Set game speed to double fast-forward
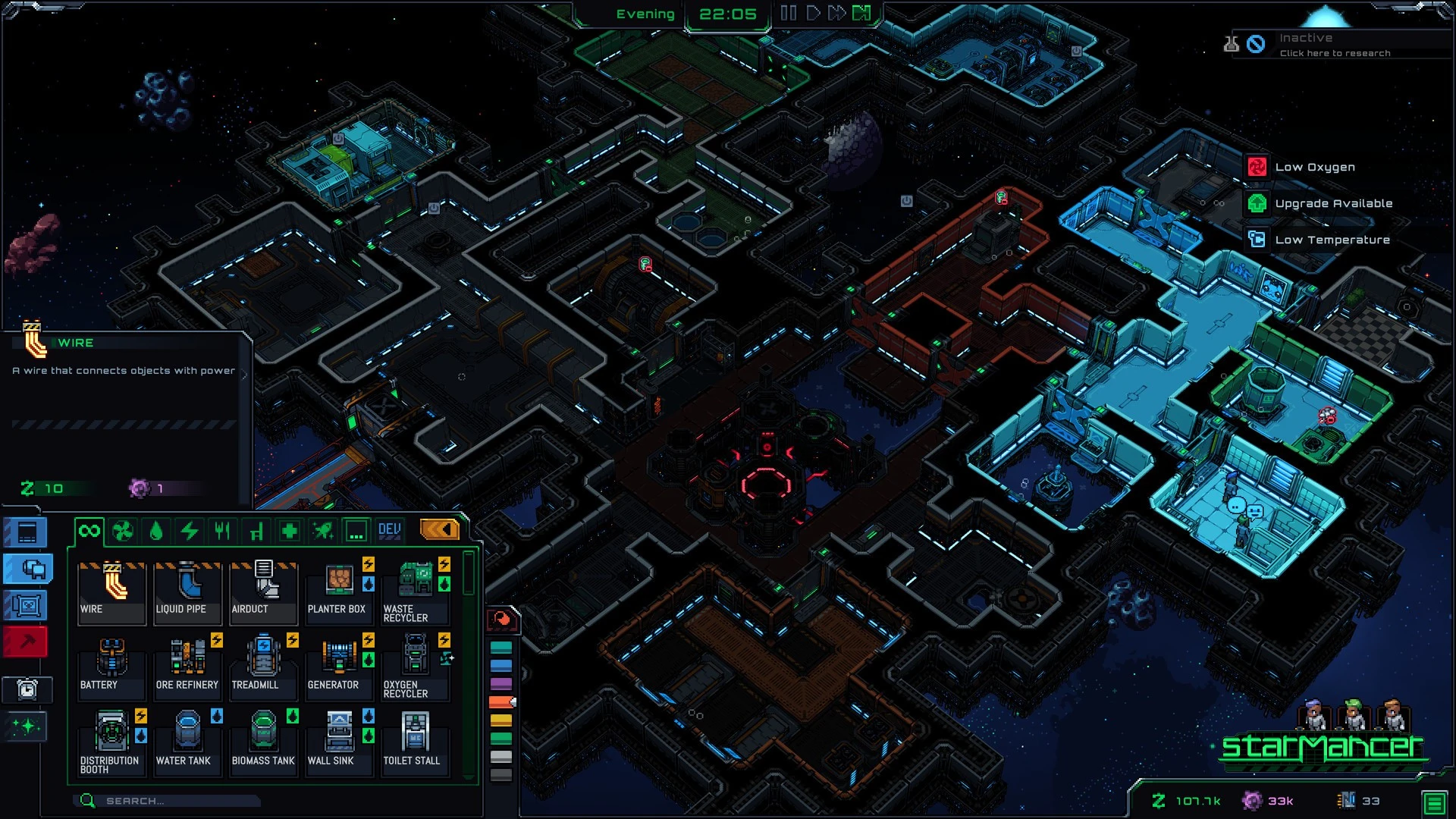Screen dimensions: 1456x819 click(x=836, y=13)
